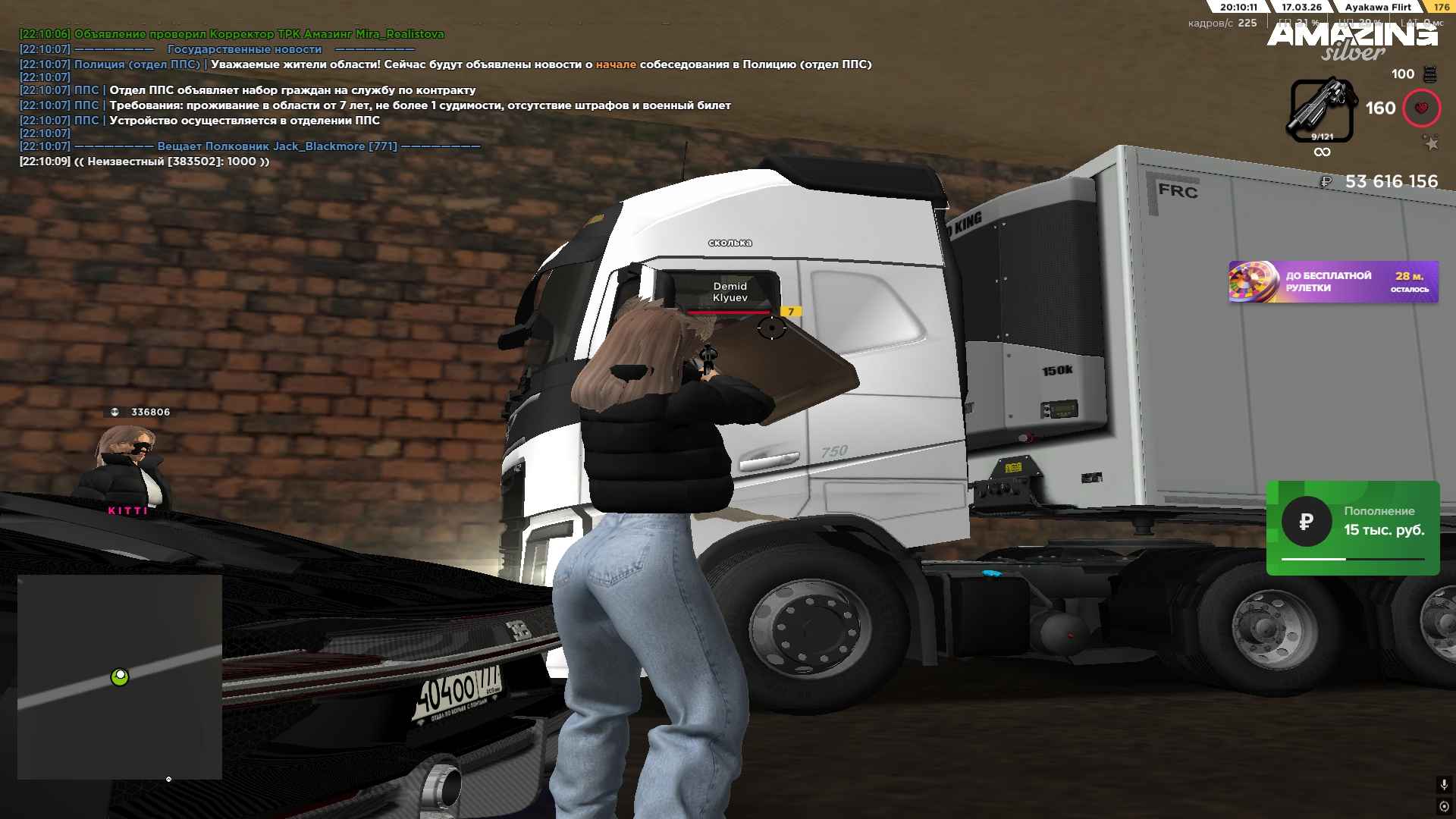Viewport: 1456px width, 819px height.
Task: Open the free roulette banner
Action: tap(1332, 282)
